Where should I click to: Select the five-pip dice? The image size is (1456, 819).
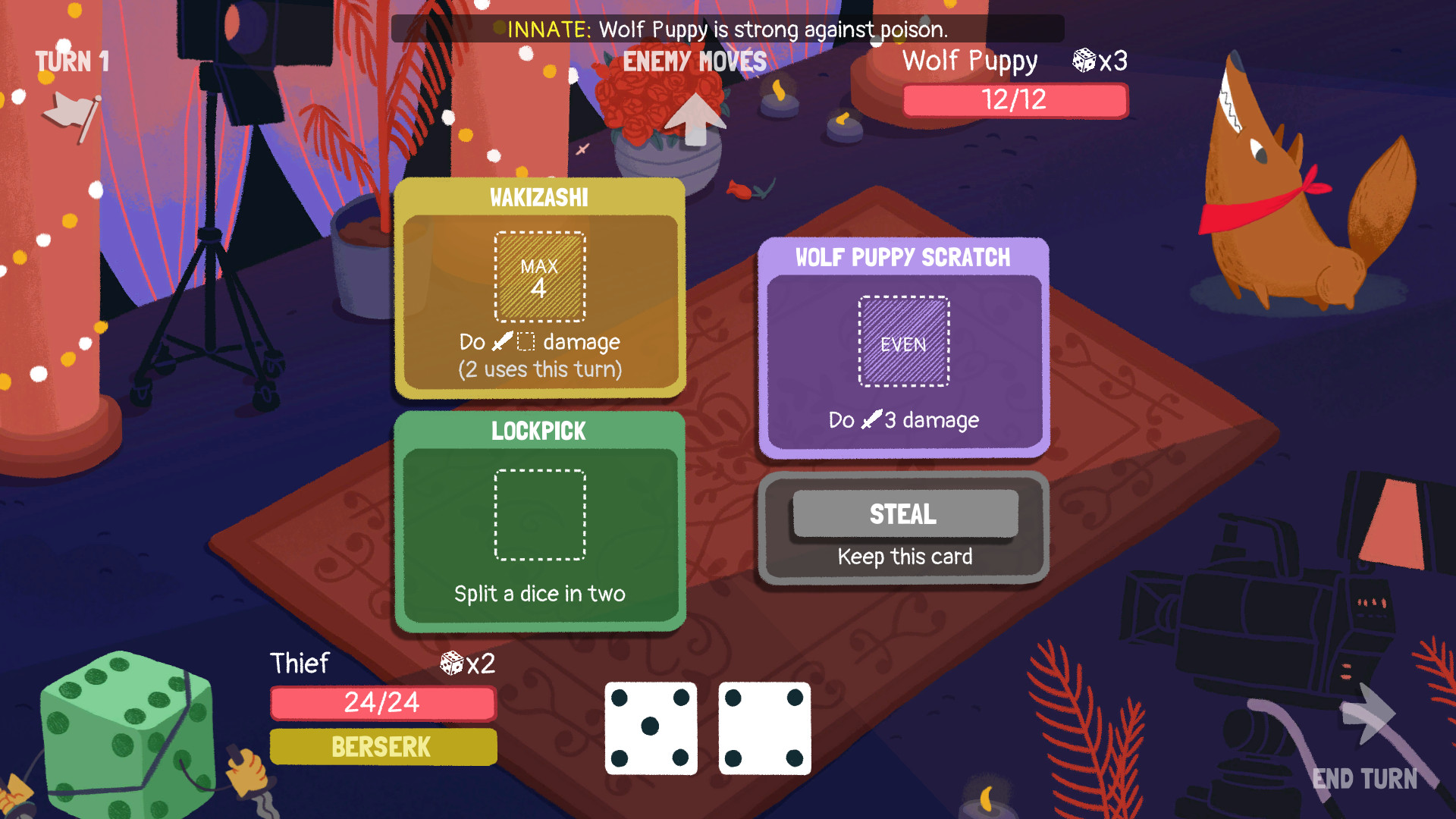(x=651, y=728)
